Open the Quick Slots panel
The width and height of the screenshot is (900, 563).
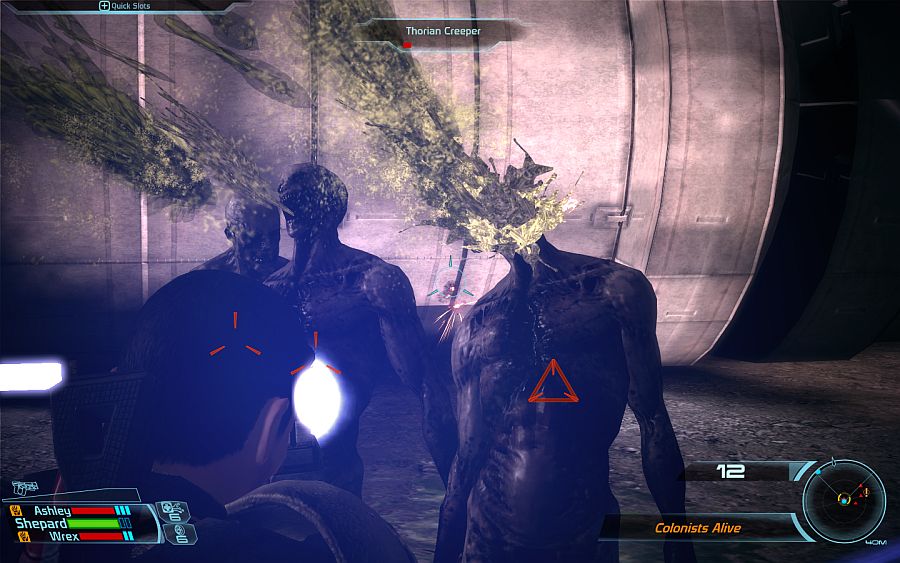pyautogui.click(x=130, y=6)
